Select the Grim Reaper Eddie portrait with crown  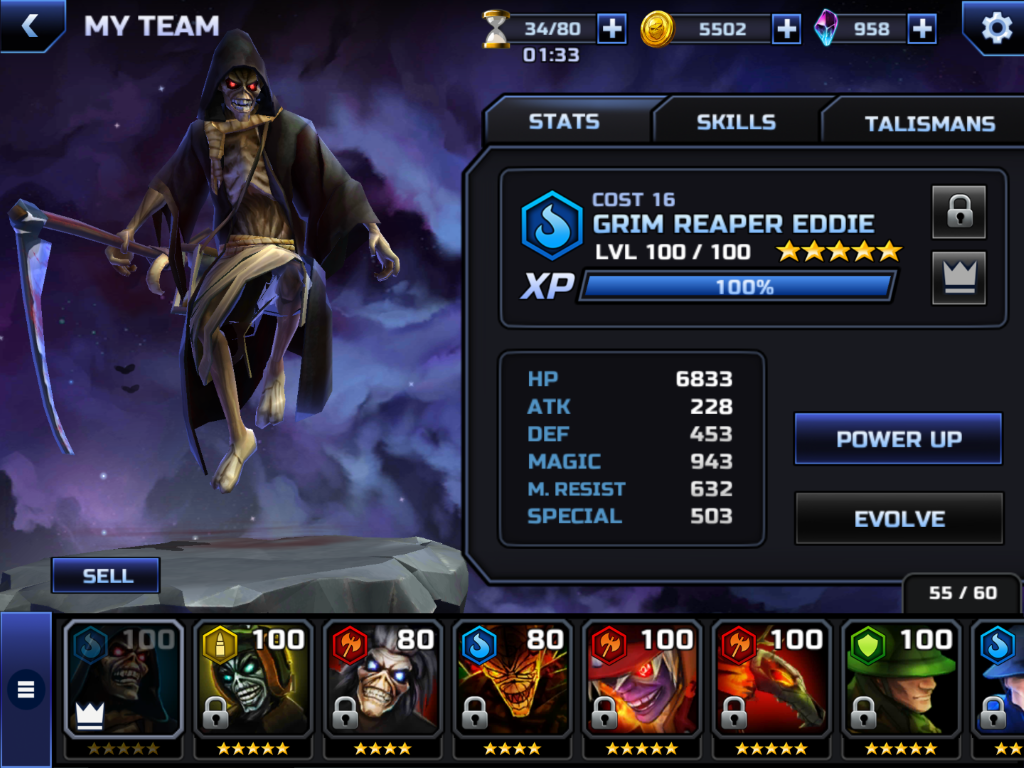tap(124, 680)
